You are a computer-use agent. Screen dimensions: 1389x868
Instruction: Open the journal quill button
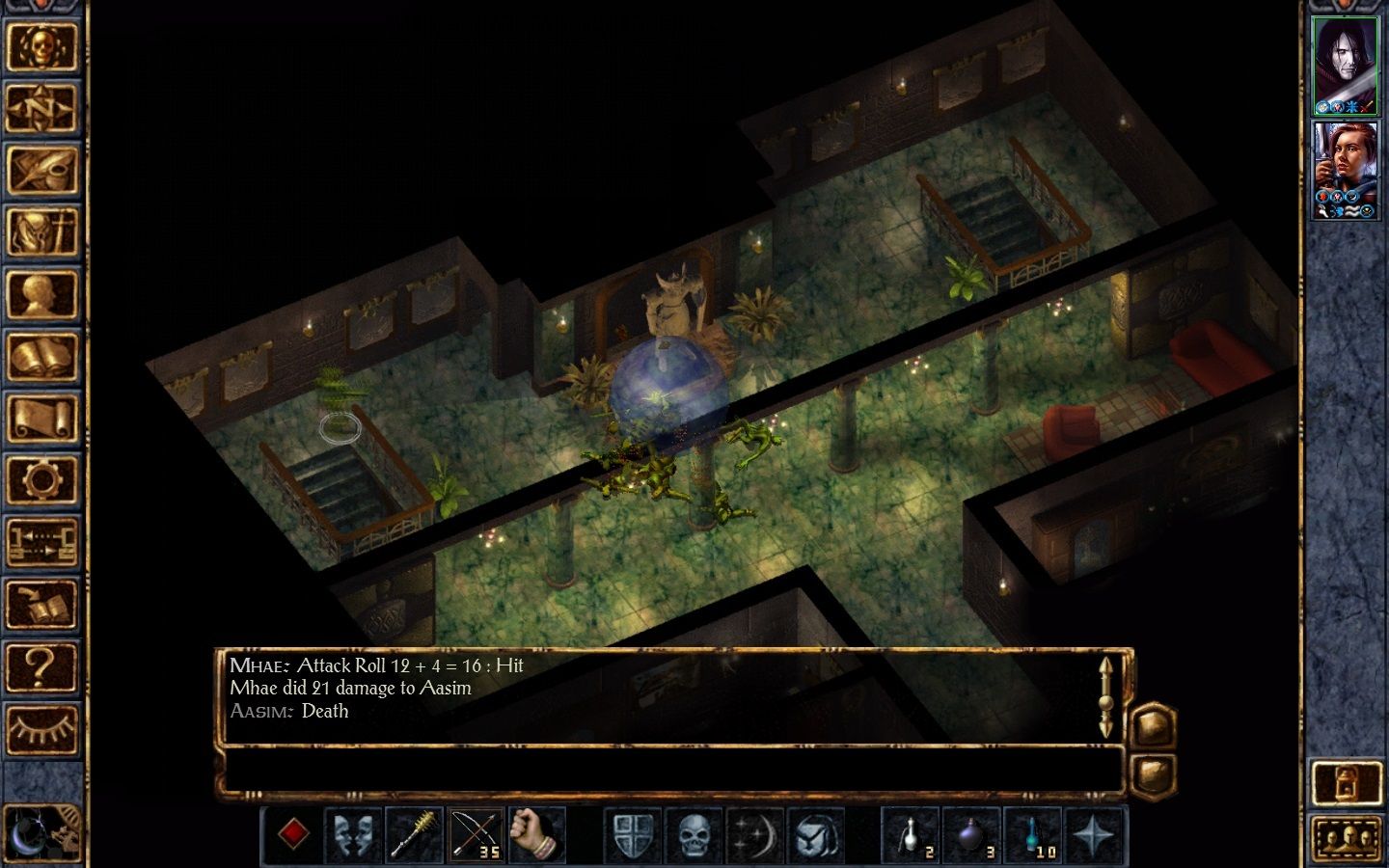pos(41,170)
